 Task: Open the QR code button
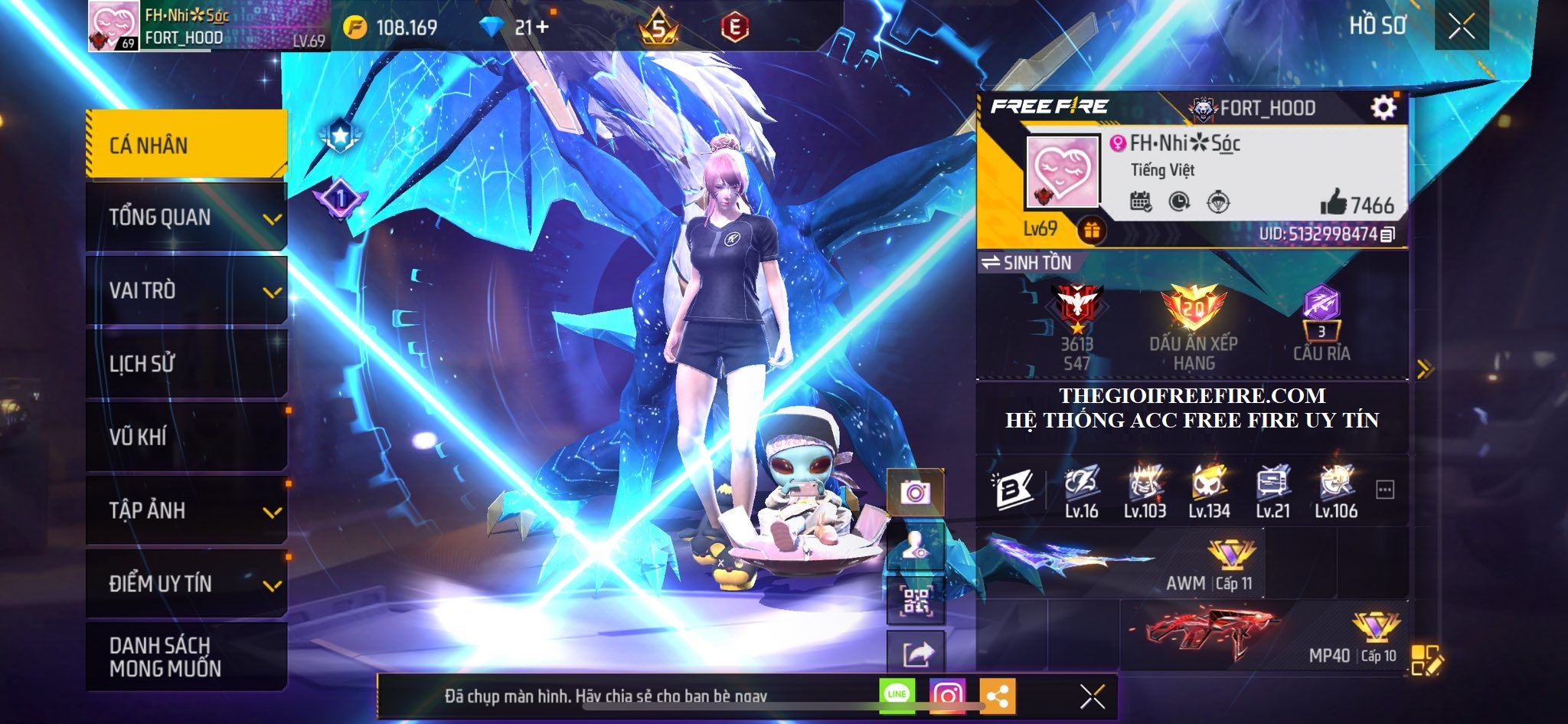pyautogui.click(x=915, y=601)
